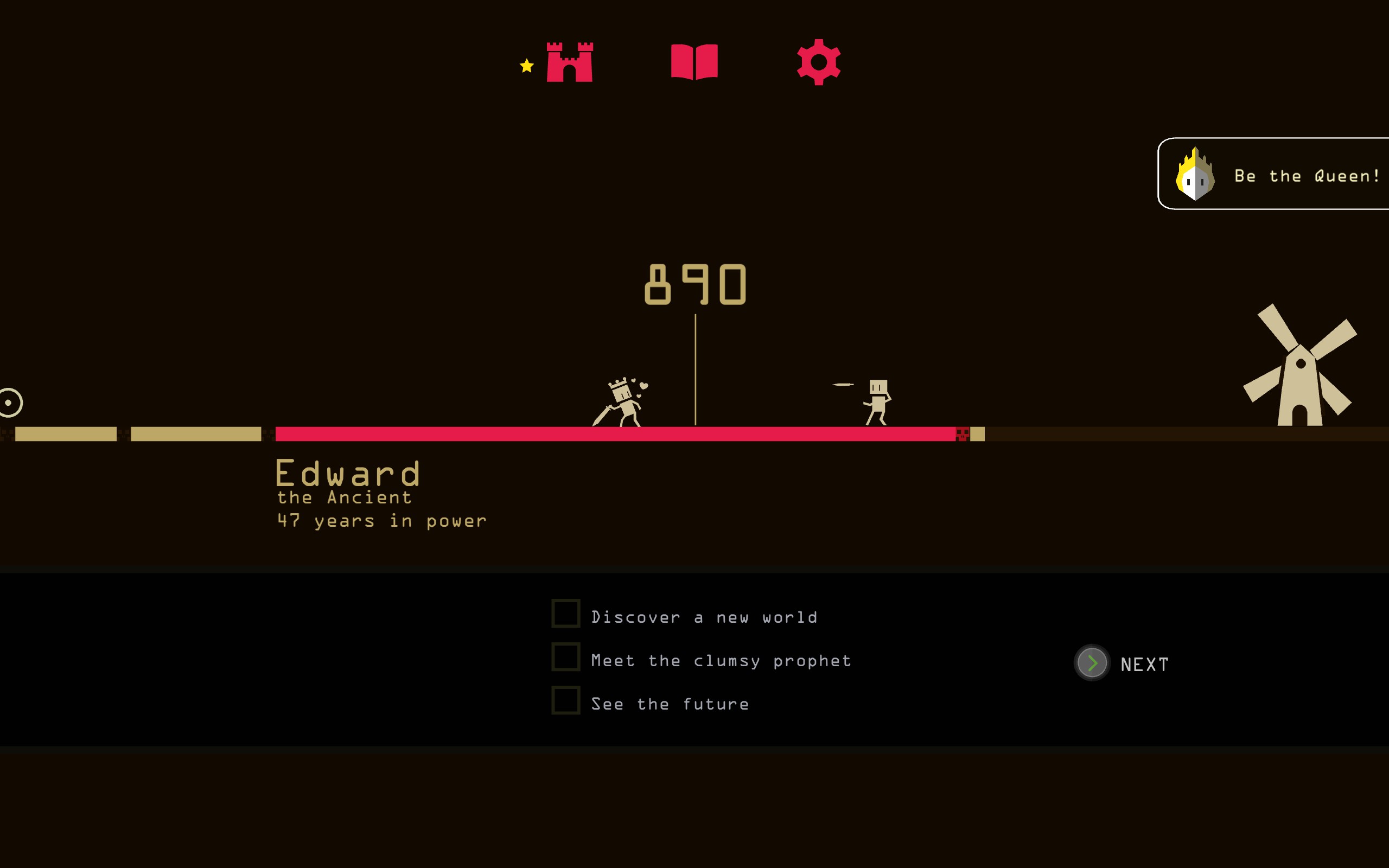This screenshot has width=1389, height=868.
Task: Check the 'See the future' objective
Action: [565, 700]
